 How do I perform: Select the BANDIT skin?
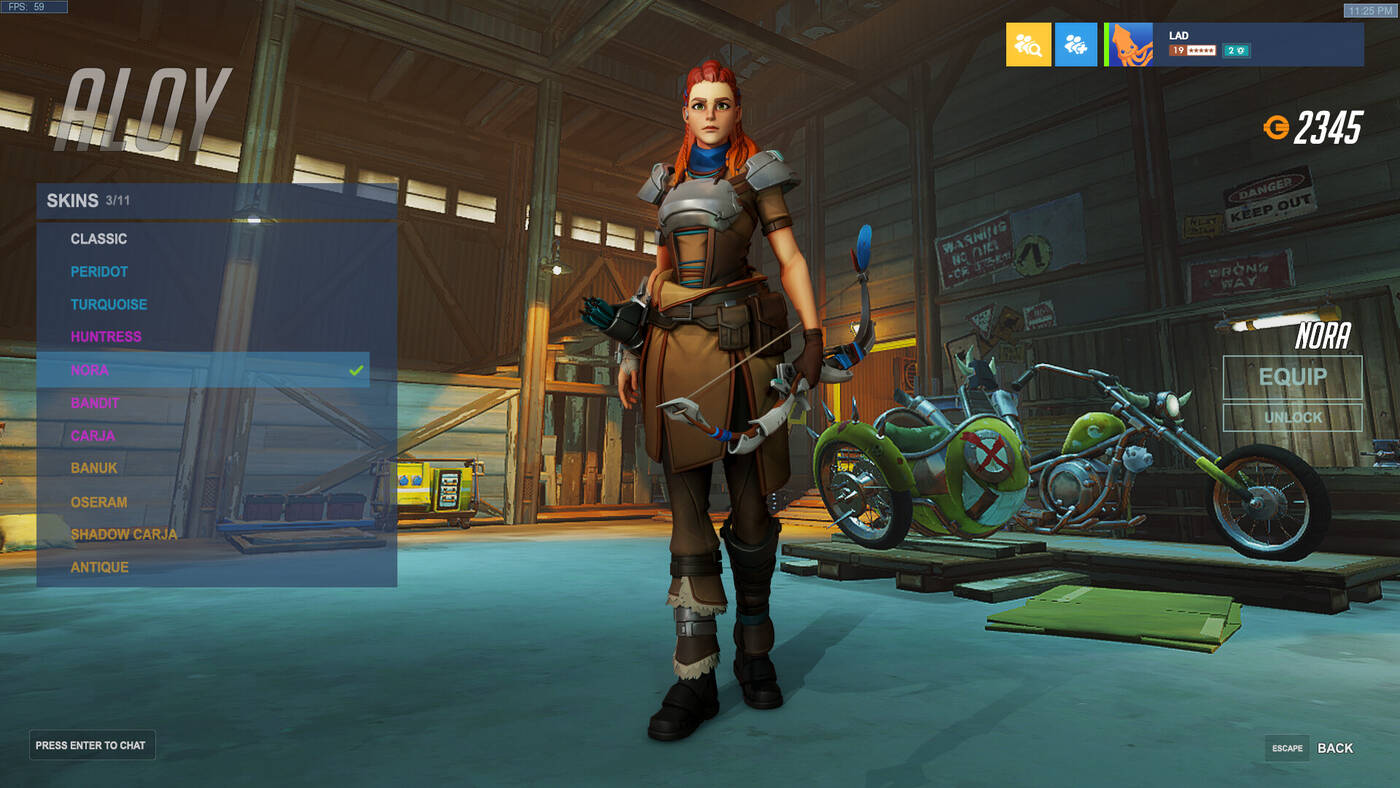coord(97,403)
